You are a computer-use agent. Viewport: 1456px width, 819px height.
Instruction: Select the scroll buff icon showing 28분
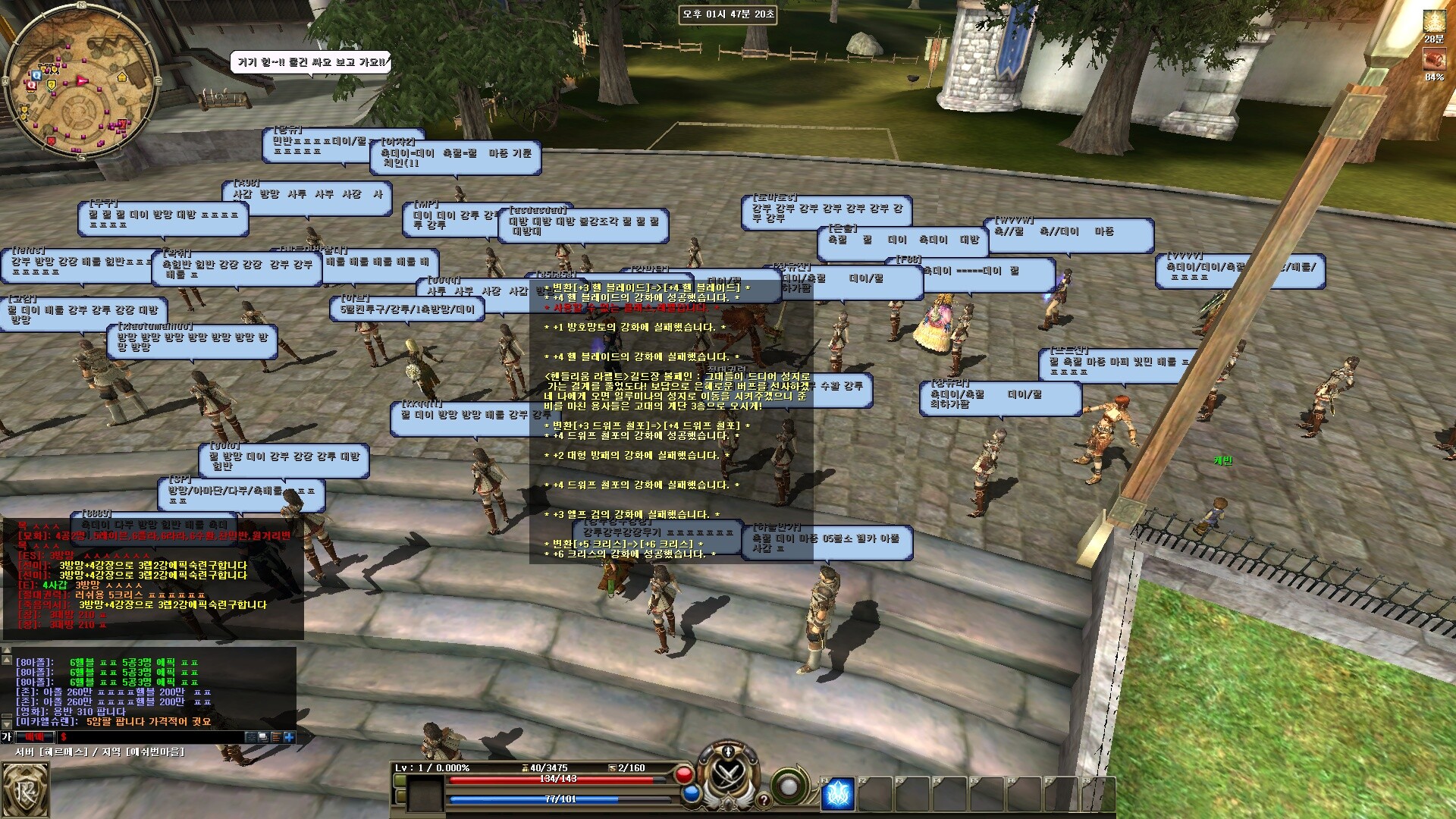1433,21
